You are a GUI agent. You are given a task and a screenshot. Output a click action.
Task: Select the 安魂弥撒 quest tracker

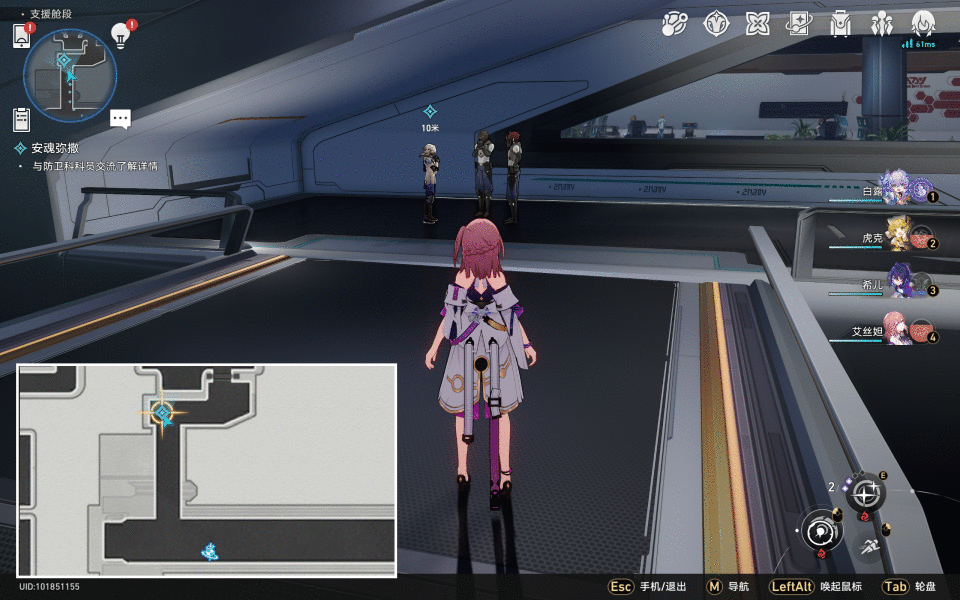click(x=54, y=148)
